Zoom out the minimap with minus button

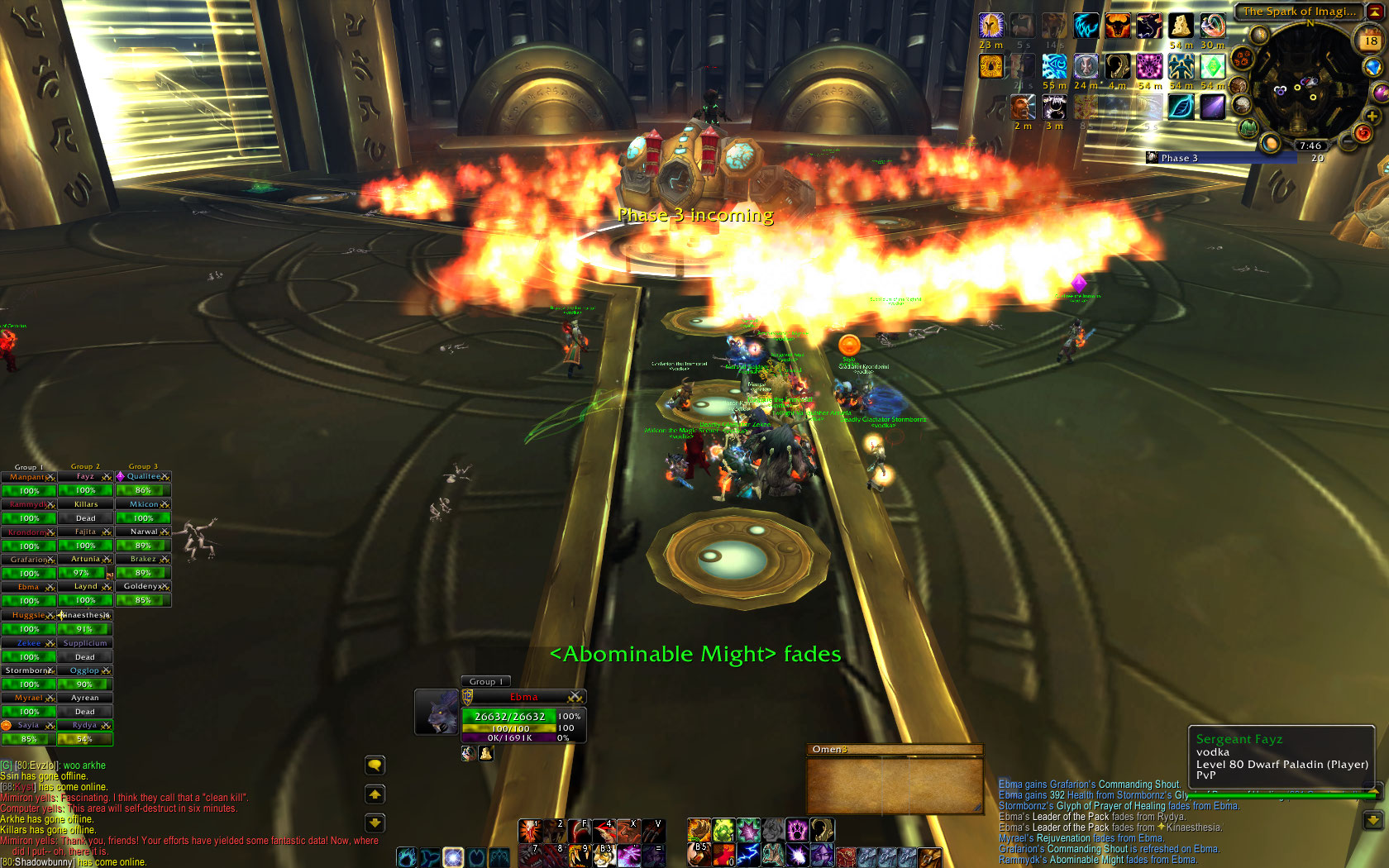click(1348, 143)
